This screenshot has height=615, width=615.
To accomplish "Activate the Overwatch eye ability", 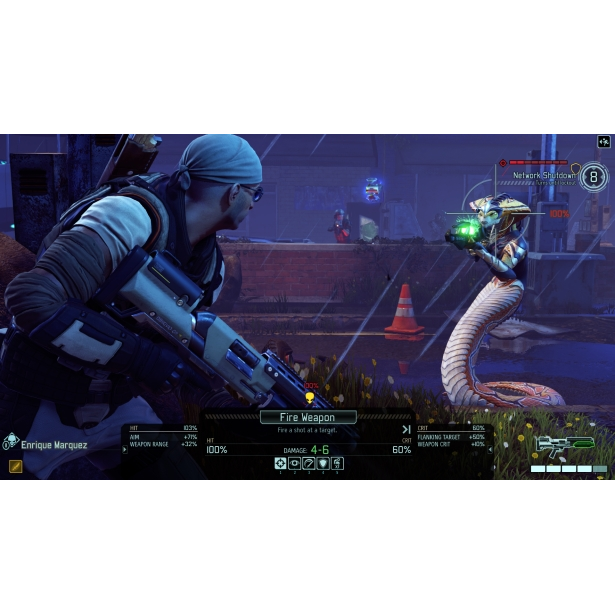I will point(295,464).
